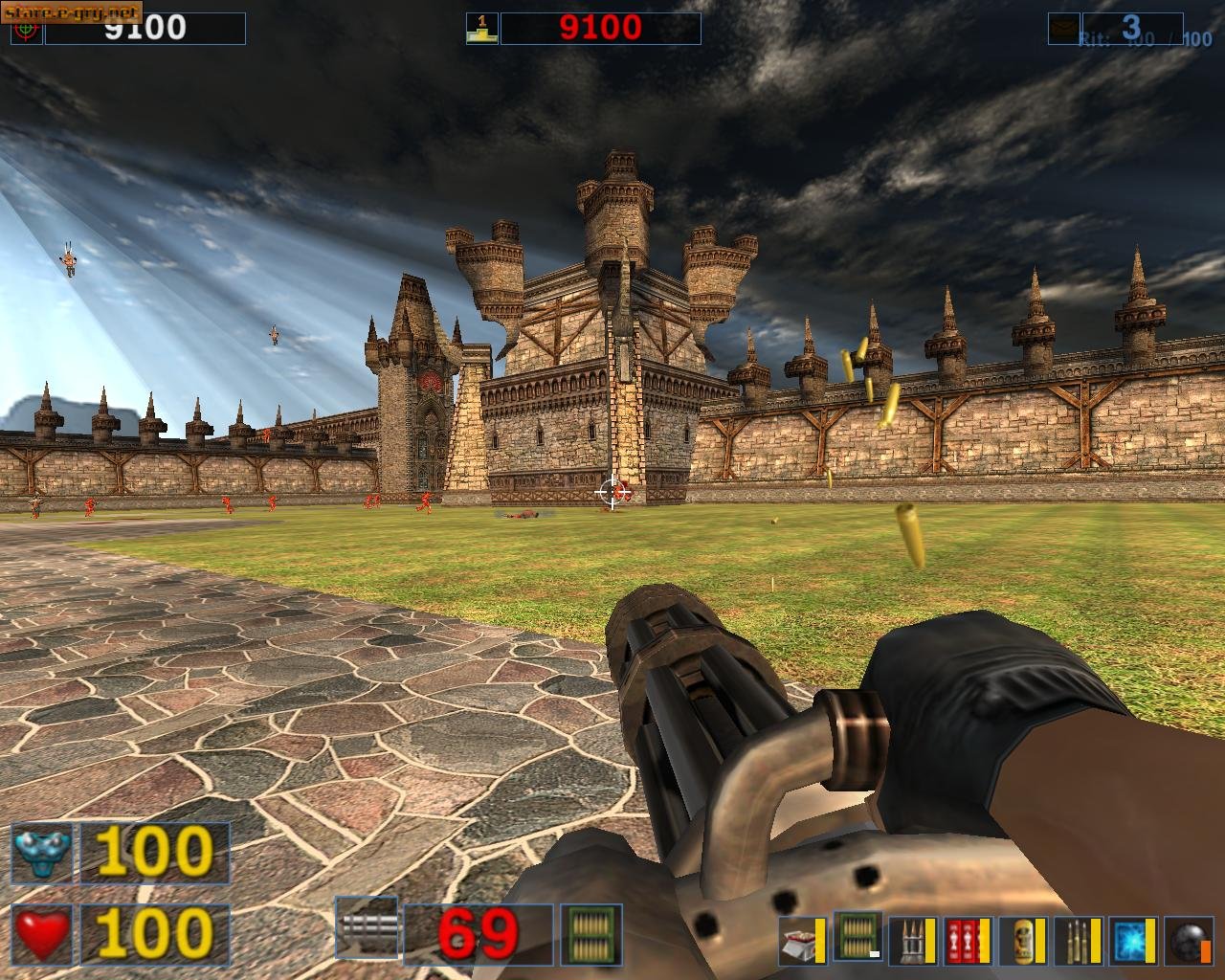Open the stare.e-gry.net watermark link
The image size is (1225, 980).
[x=69, y=12]
